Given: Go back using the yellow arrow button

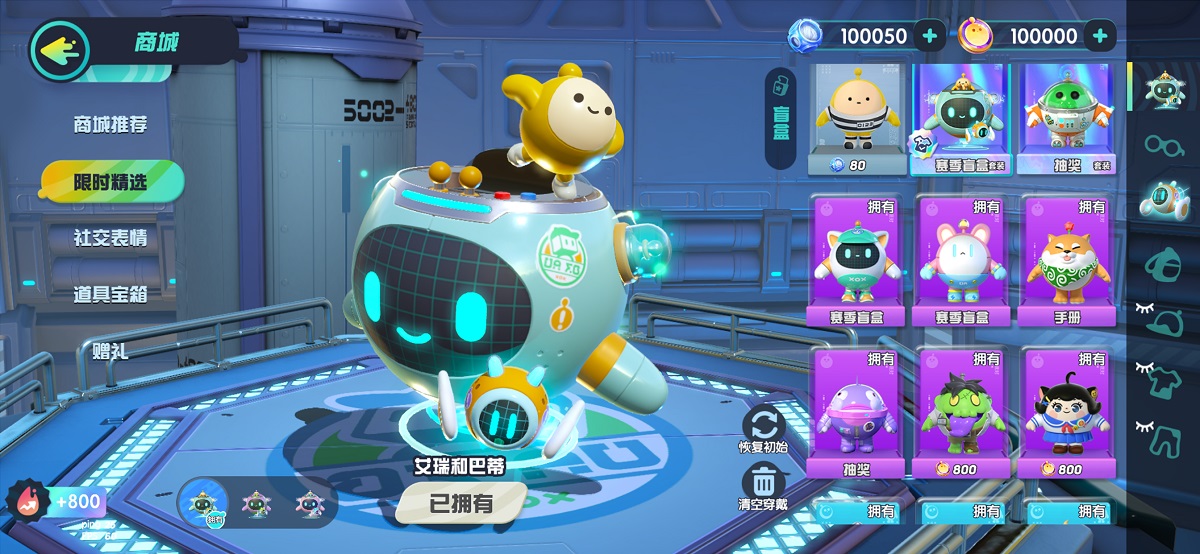Looking at the screenshot, I should (59, 48).
